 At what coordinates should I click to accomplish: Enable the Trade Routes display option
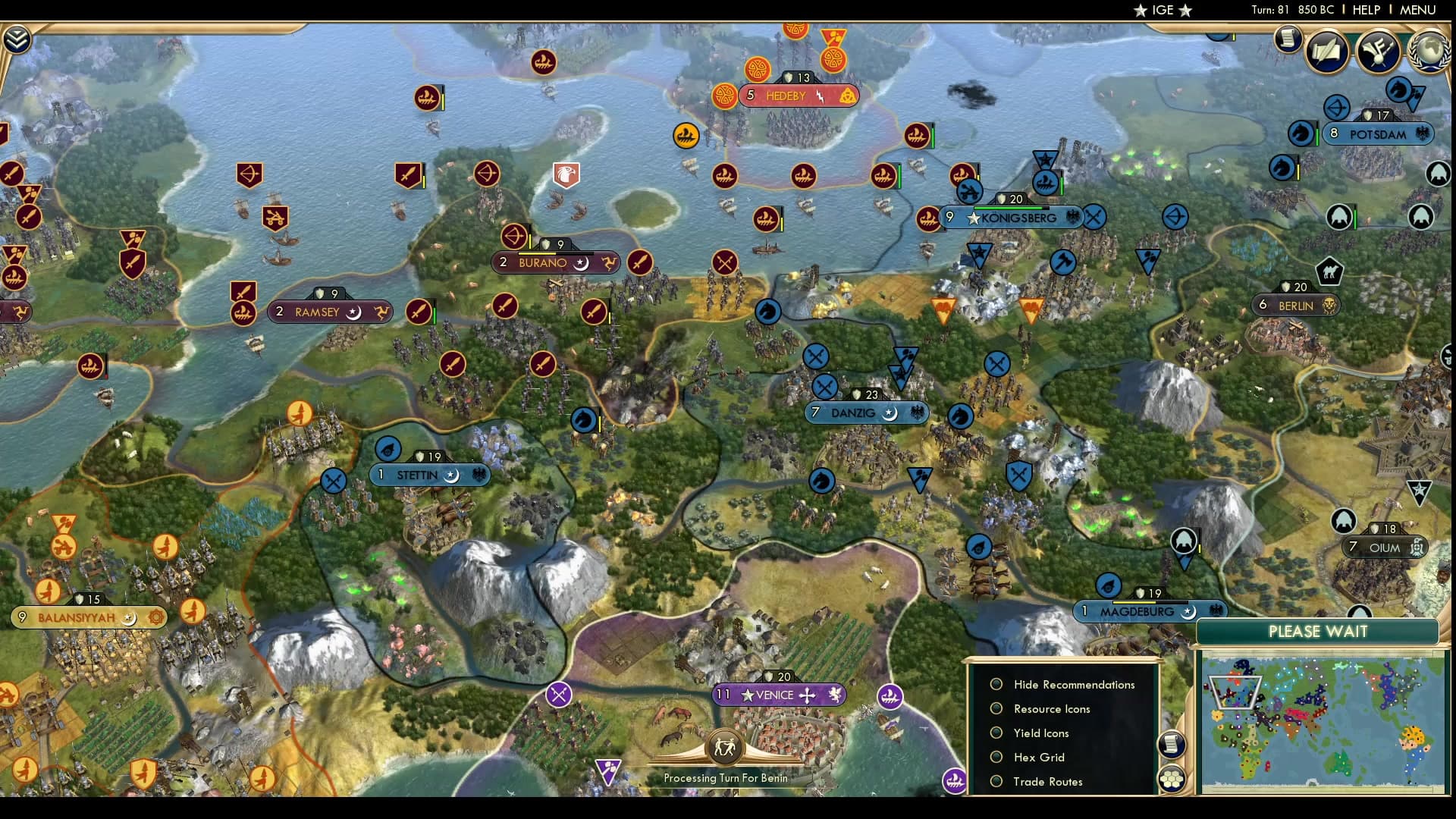[x=996, y=781]
